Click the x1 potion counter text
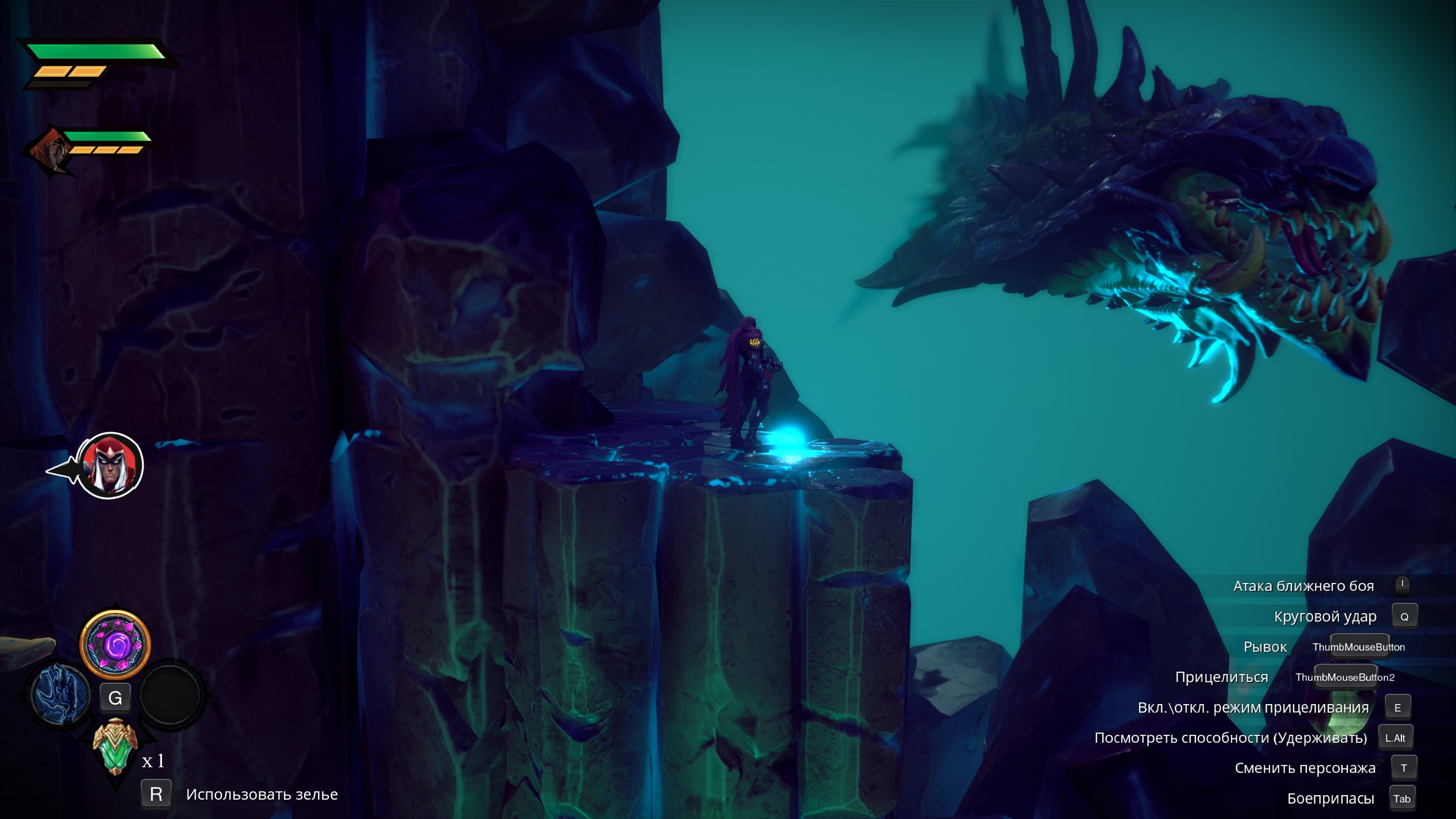The width and height of the screenshot is (1456, 819). (x=152, y=761)
